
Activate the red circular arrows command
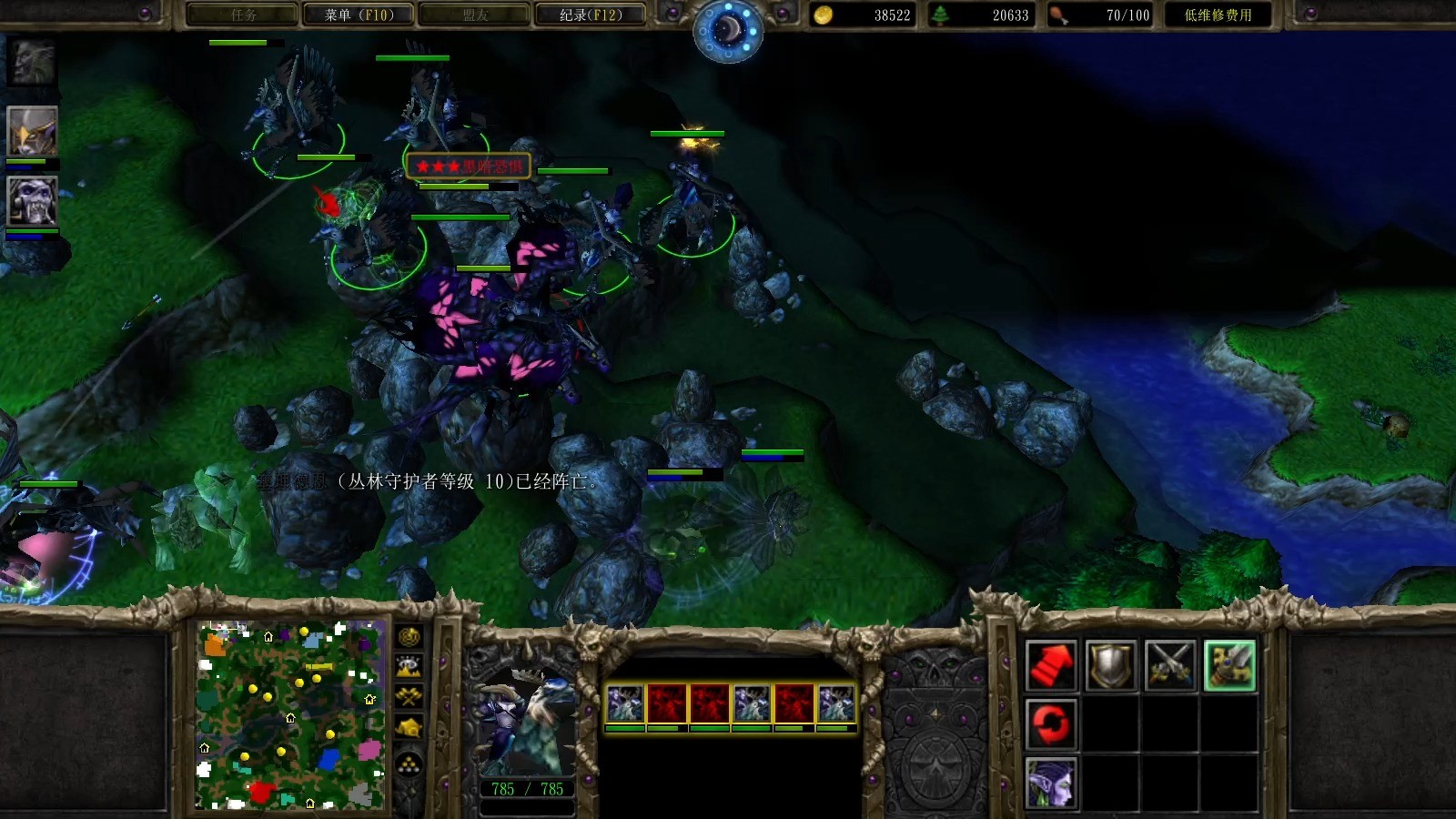1051,724
